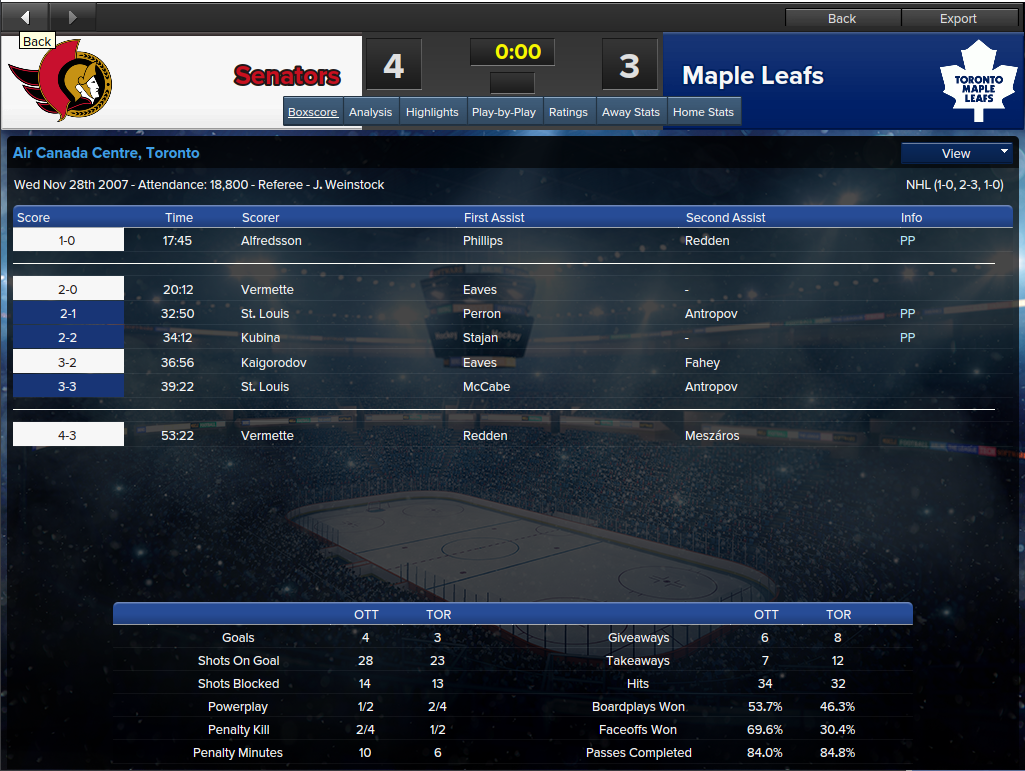View the Away Stats tab
Viewport: 1025px width, 771px height.
click(630, 112)
